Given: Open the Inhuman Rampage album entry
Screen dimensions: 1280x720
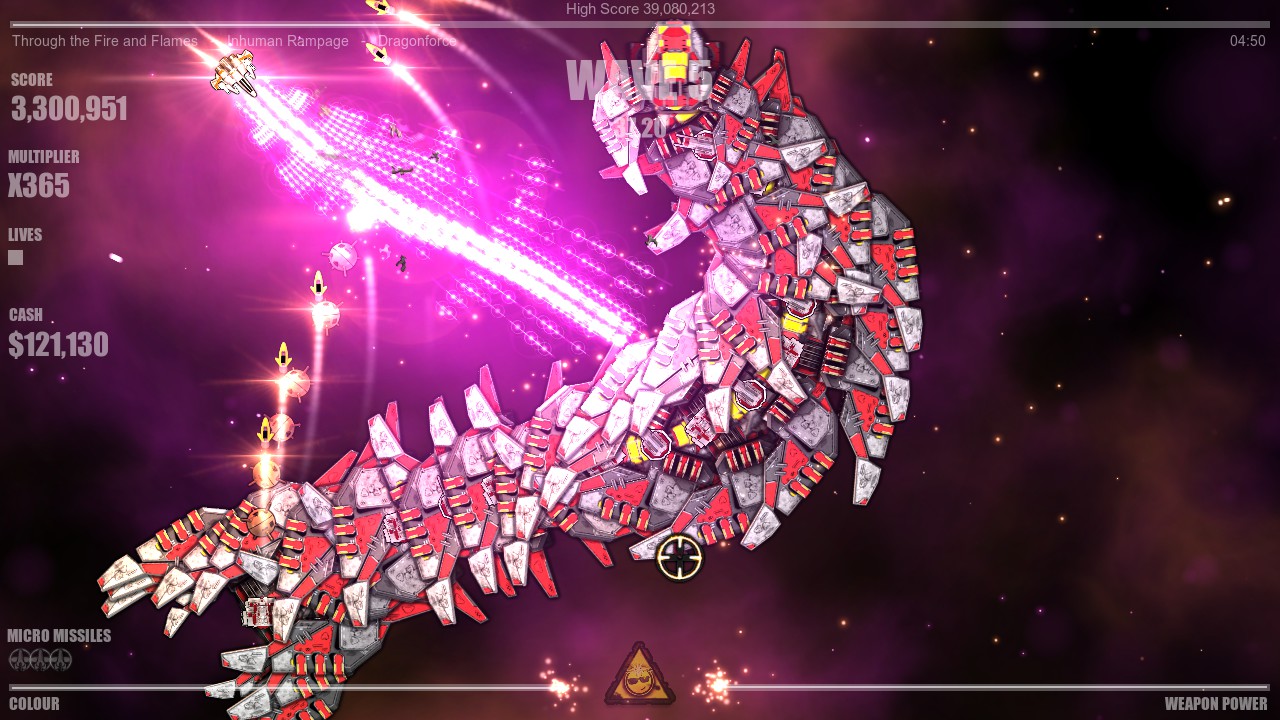Looking at the screenshot, I should coord(287,41).
